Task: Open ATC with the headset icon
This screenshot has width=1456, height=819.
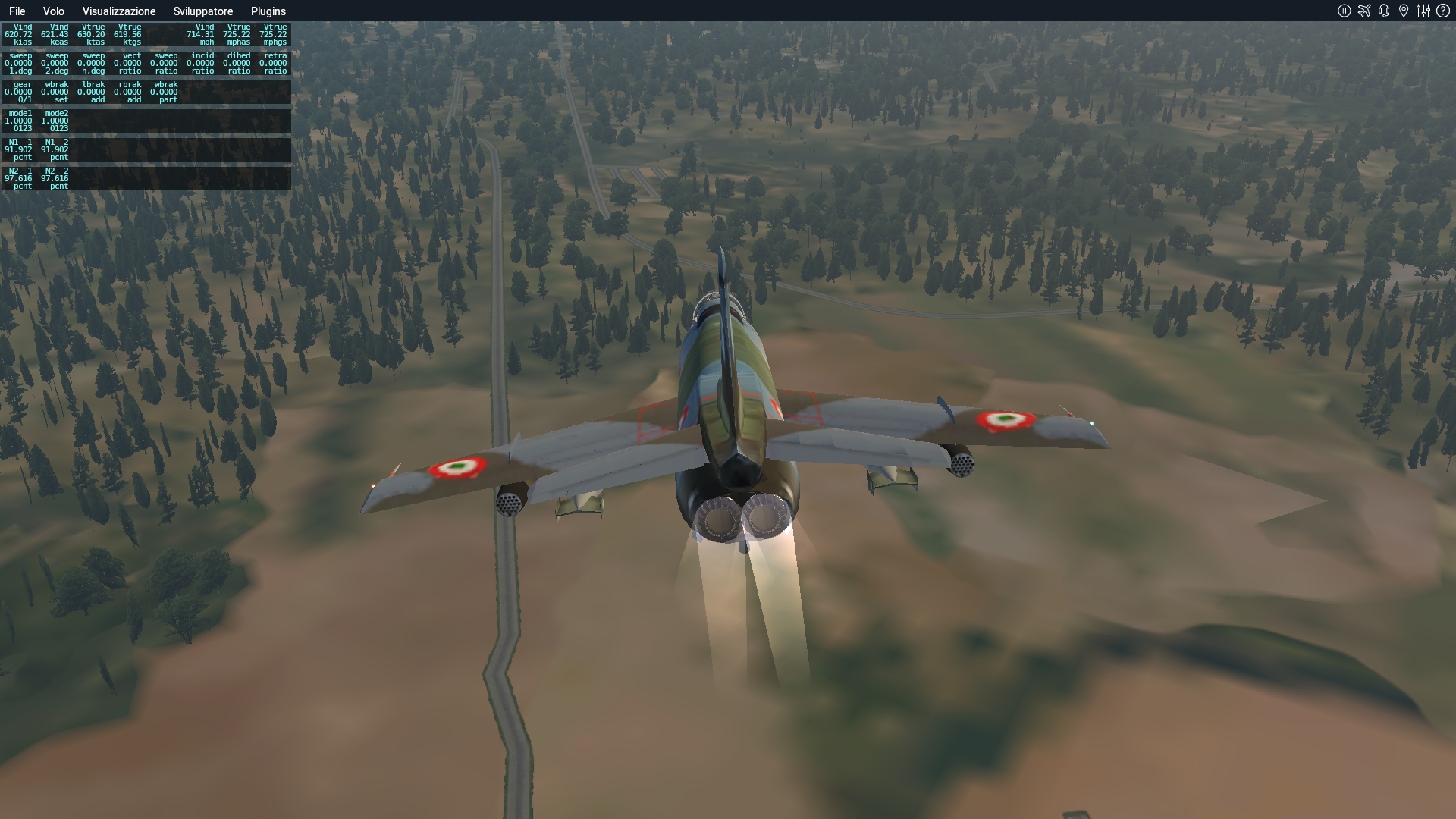Action: click(1384, 11)
